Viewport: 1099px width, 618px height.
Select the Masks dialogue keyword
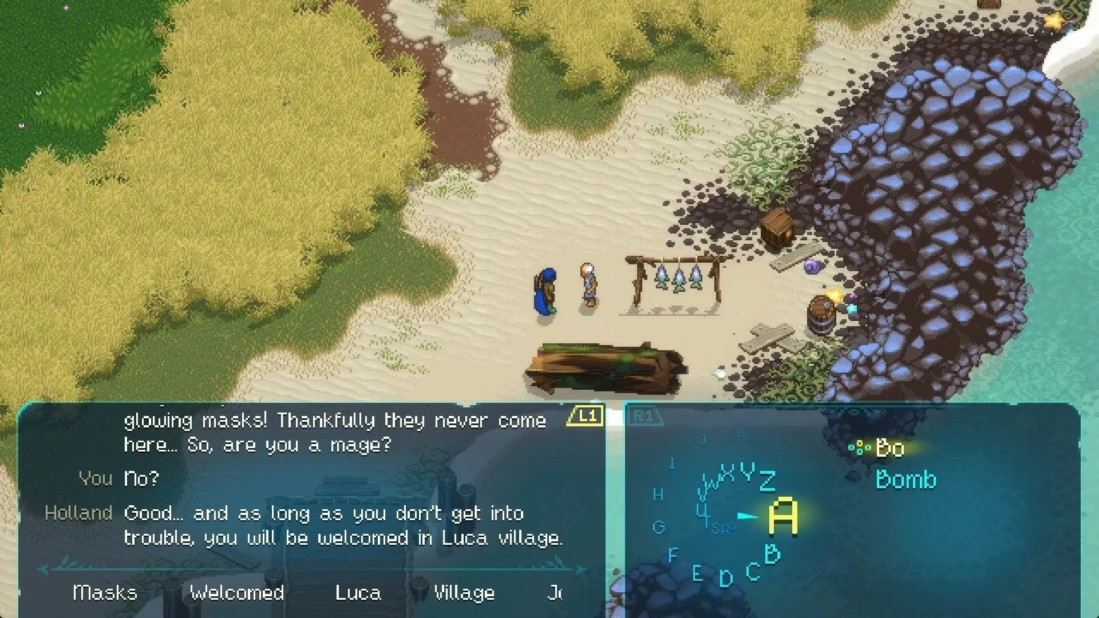(x=105, y=593)
